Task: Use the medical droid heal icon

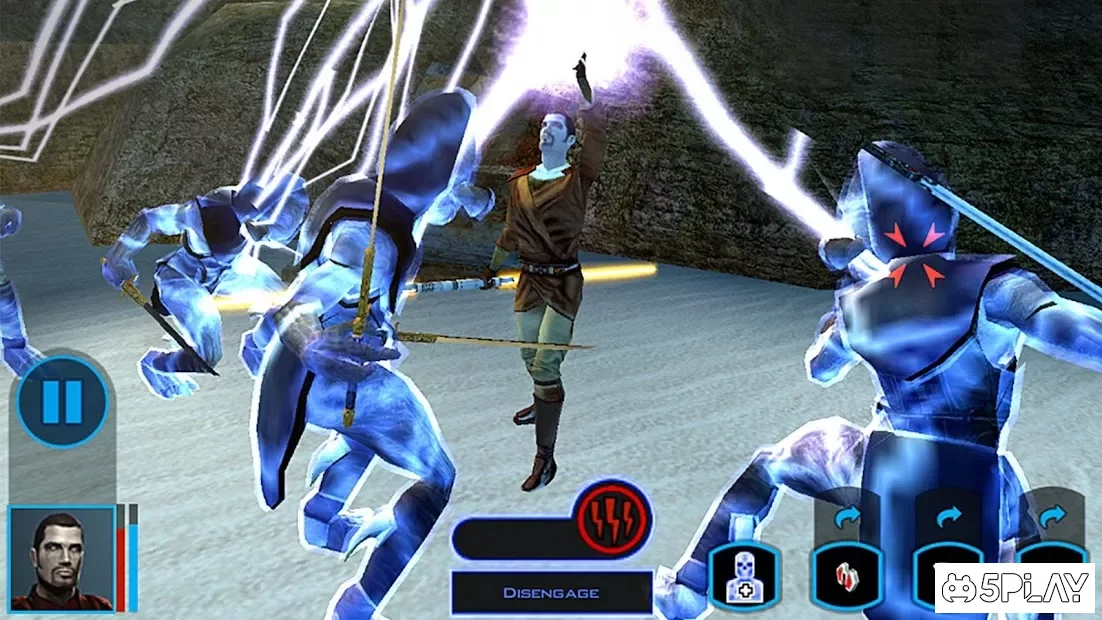Action: (x=744, y=577)
